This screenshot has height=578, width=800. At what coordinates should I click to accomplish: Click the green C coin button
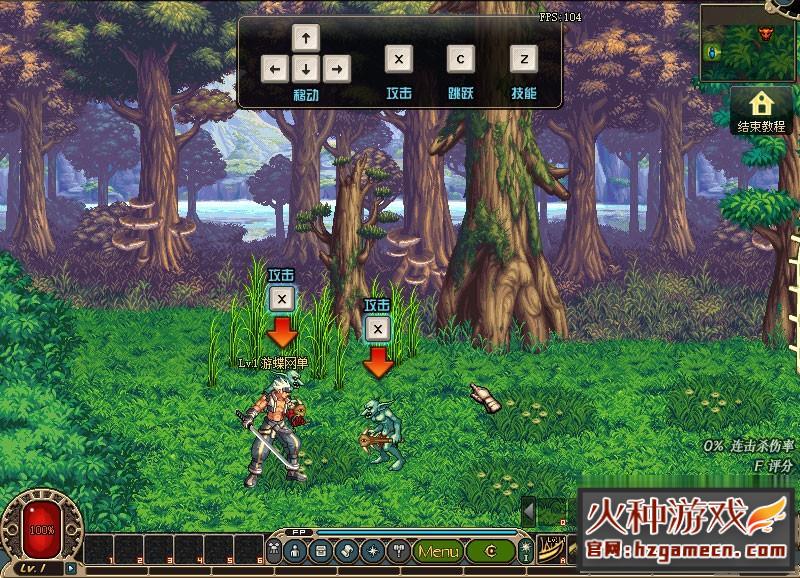(490, 551)
